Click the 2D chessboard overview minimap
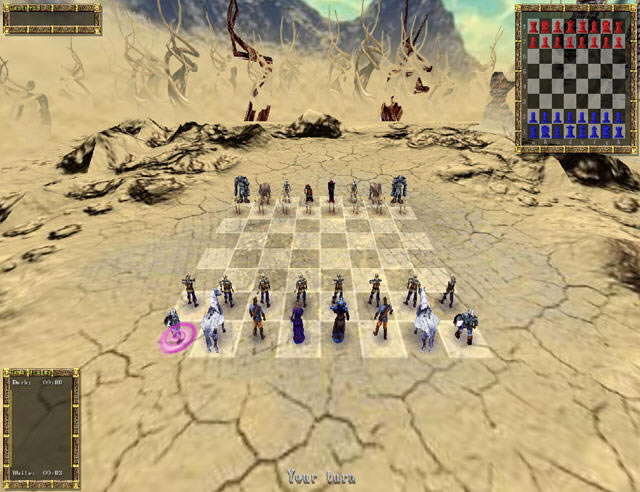640x492 pixels. point(574,78)
